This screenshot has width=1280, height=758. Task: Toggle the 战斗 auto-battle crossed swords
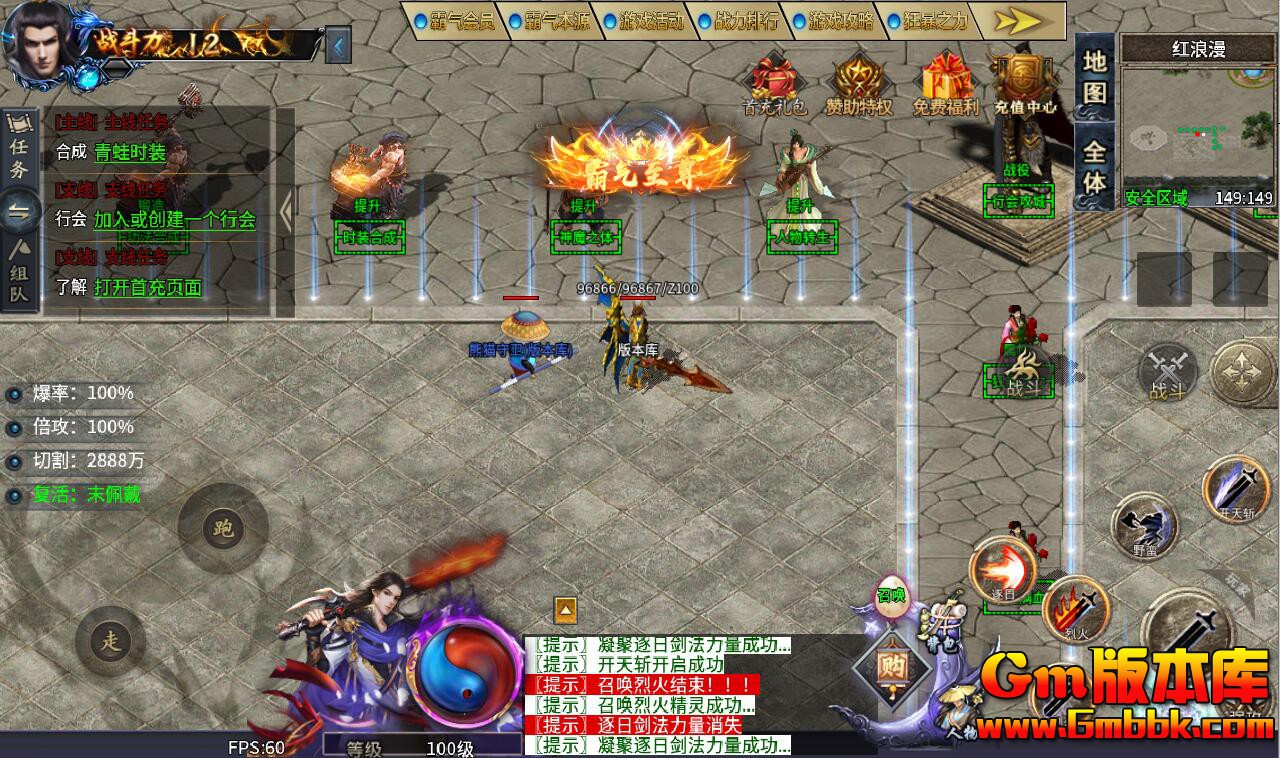pyautogui.click(x=1168, y=373)
